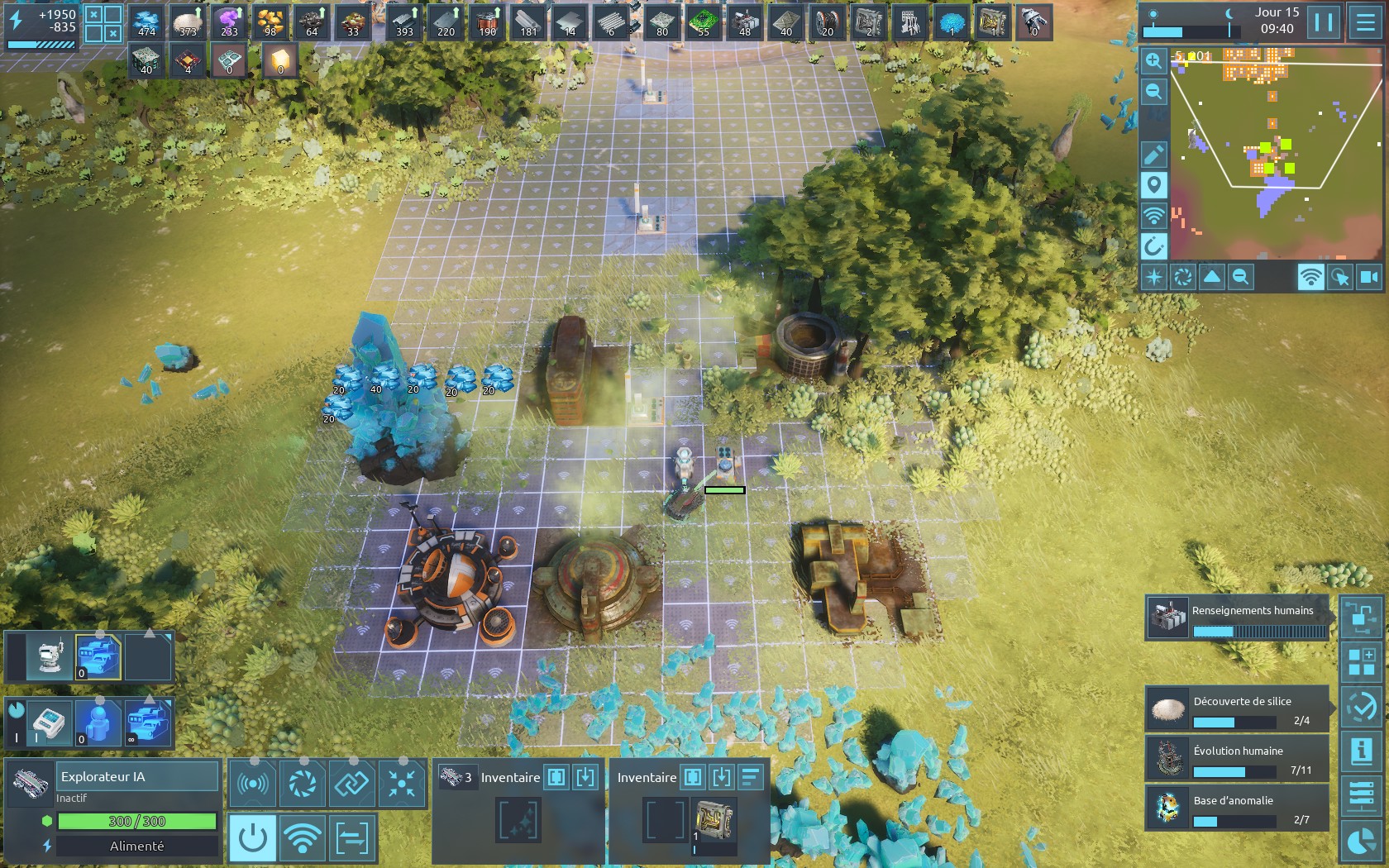
Task: Select the item in the Inventaire slot
Action: tap(713, 820)
